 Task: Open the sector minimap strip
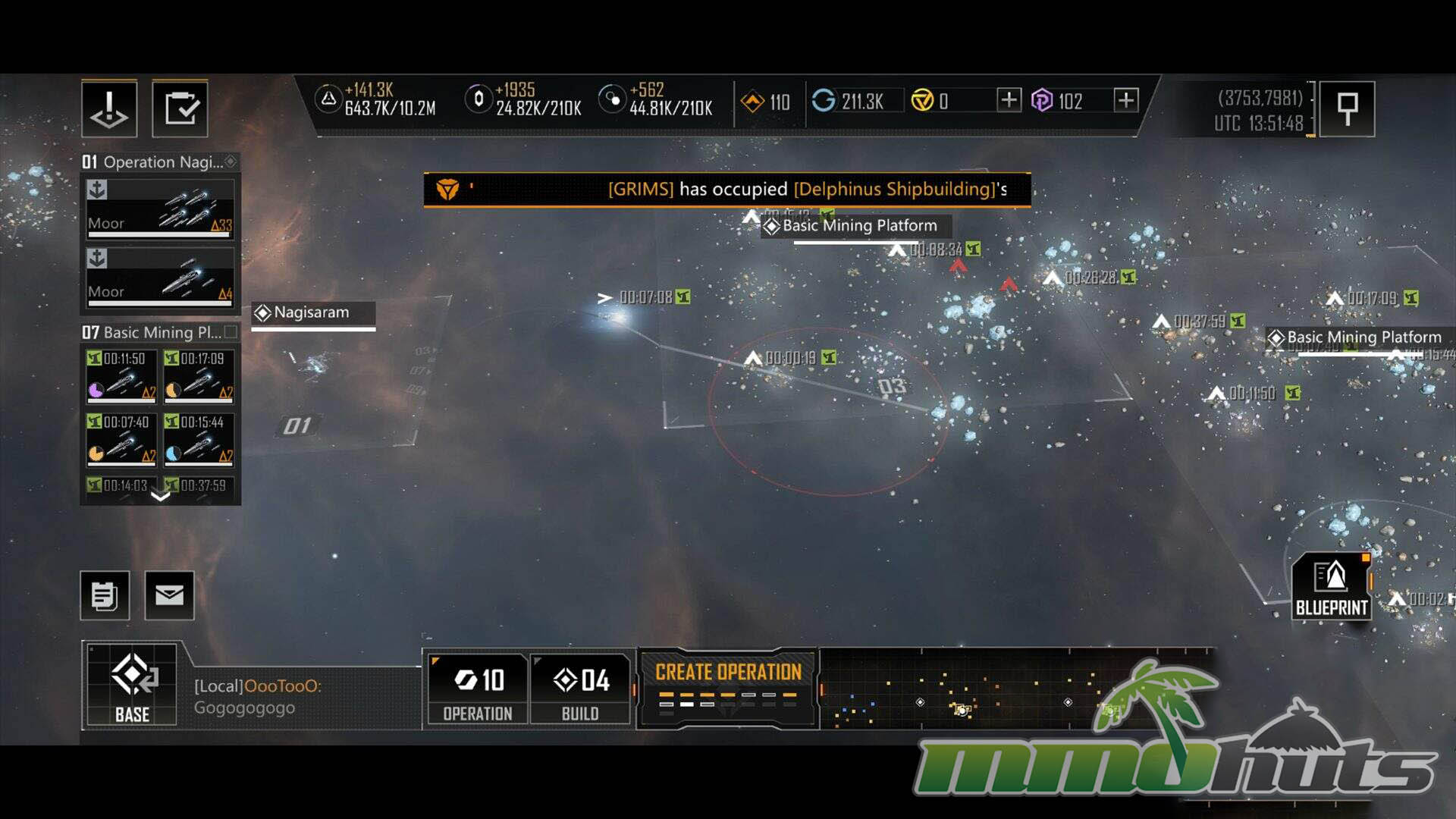click(x=1016, y=689)
